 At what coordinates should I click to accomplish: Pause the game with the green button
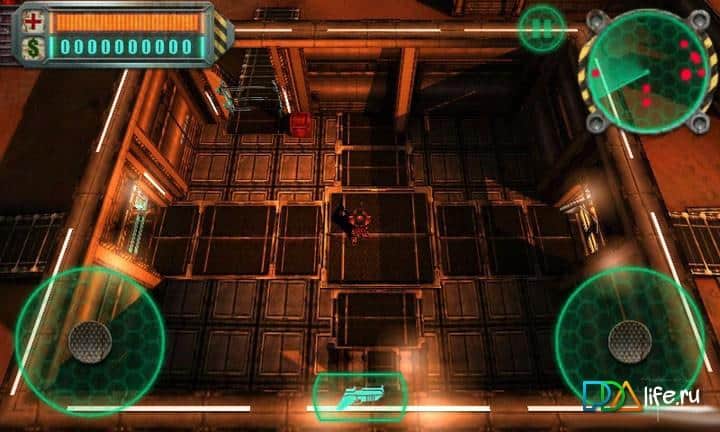[x=542, y=30]
